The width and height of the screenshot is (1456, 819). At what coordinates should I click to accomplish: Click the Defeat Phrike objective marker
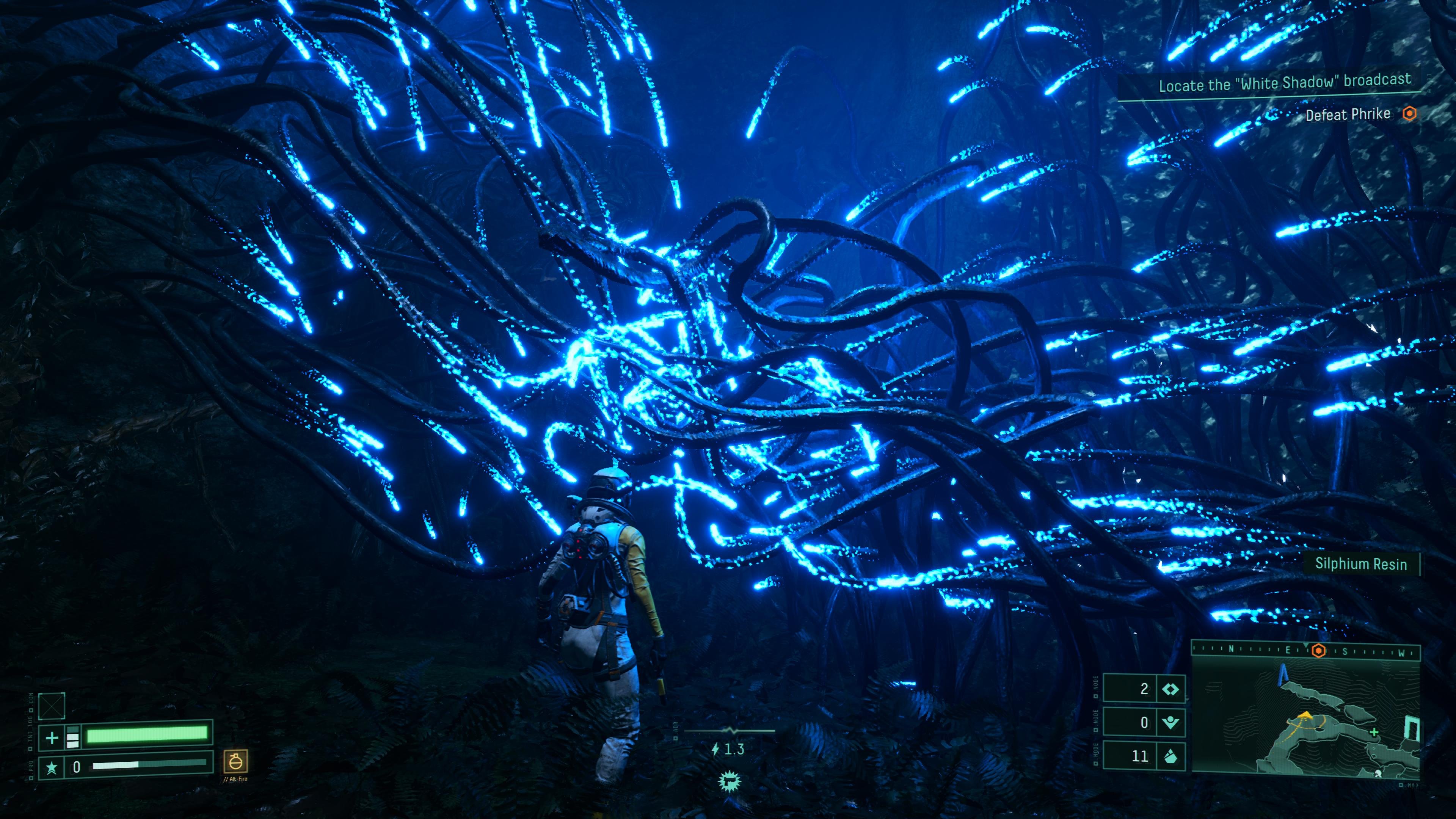[x=1410, y=114]
